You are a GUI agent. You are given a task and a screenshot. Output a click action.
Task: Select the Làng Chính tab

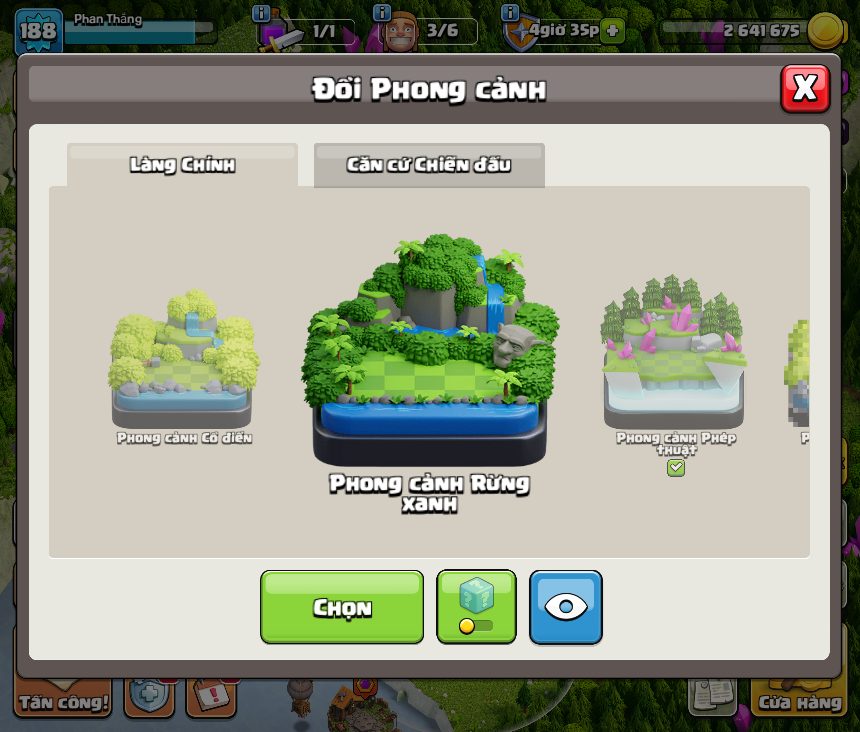(x=182, y=165)
